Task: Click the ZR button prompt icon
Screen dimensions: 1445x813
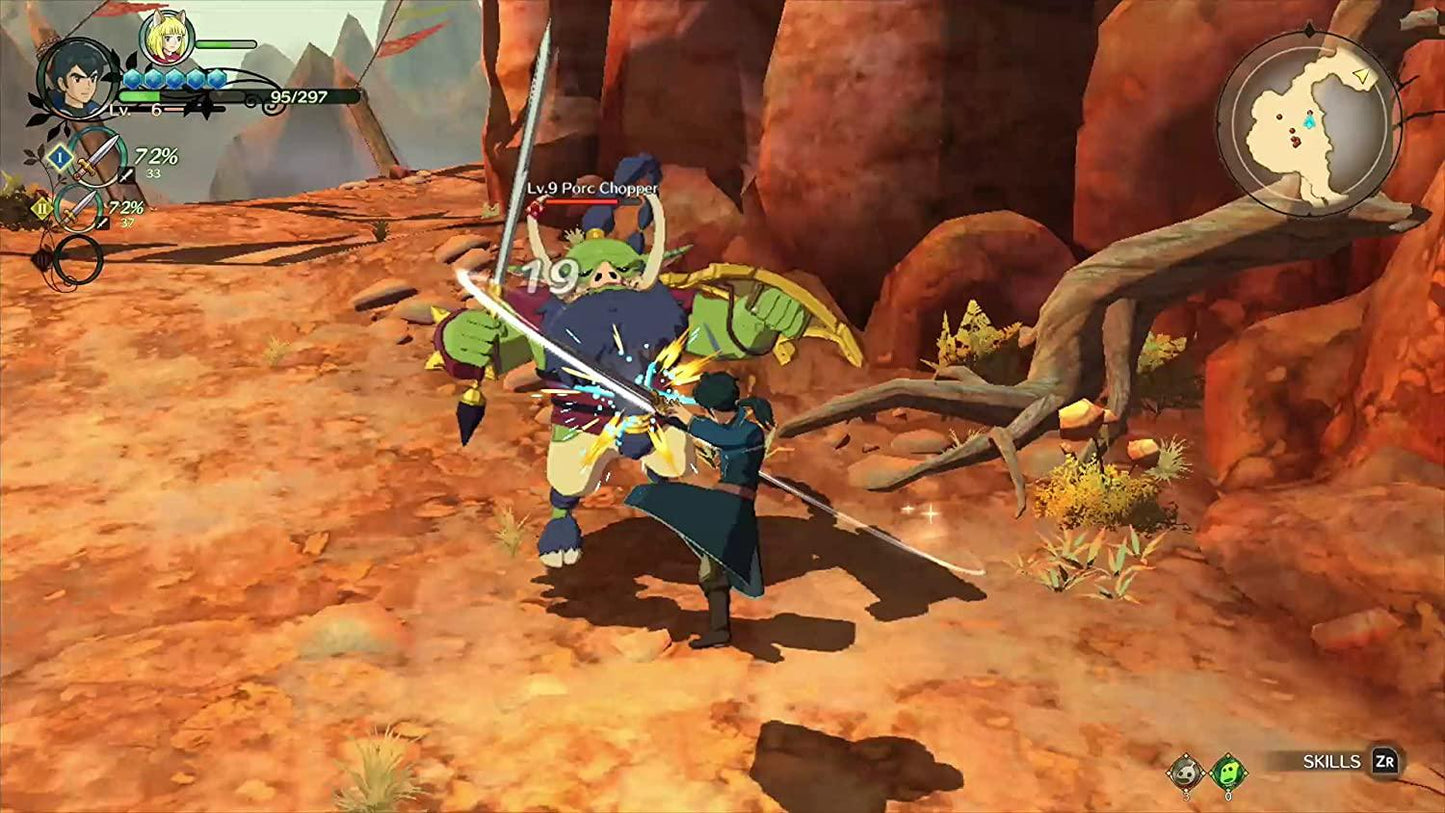Action: [1386, 761]
